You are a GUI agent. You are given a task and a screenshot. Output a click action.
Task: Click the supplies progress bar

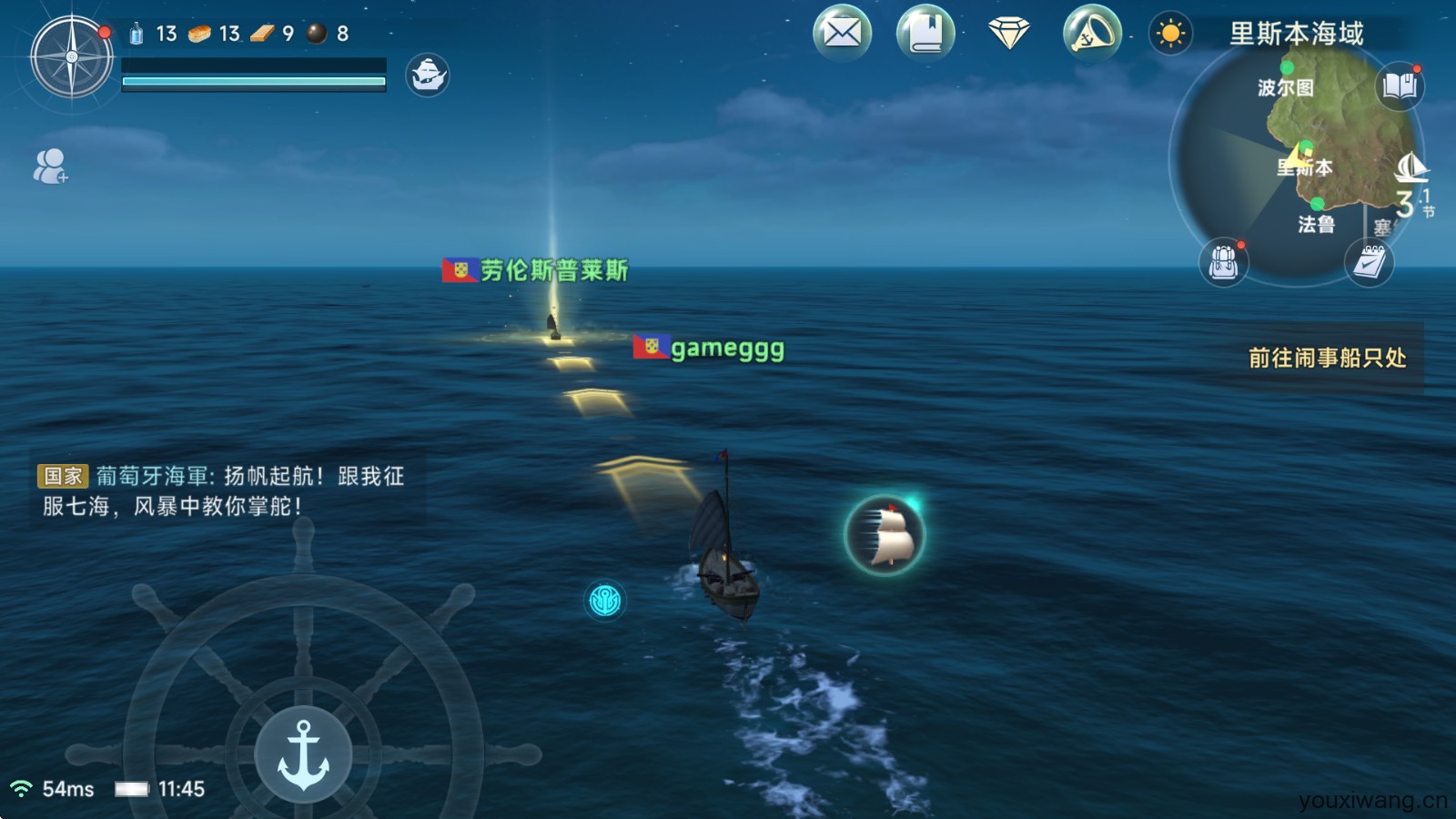click(x=252, y=82)
